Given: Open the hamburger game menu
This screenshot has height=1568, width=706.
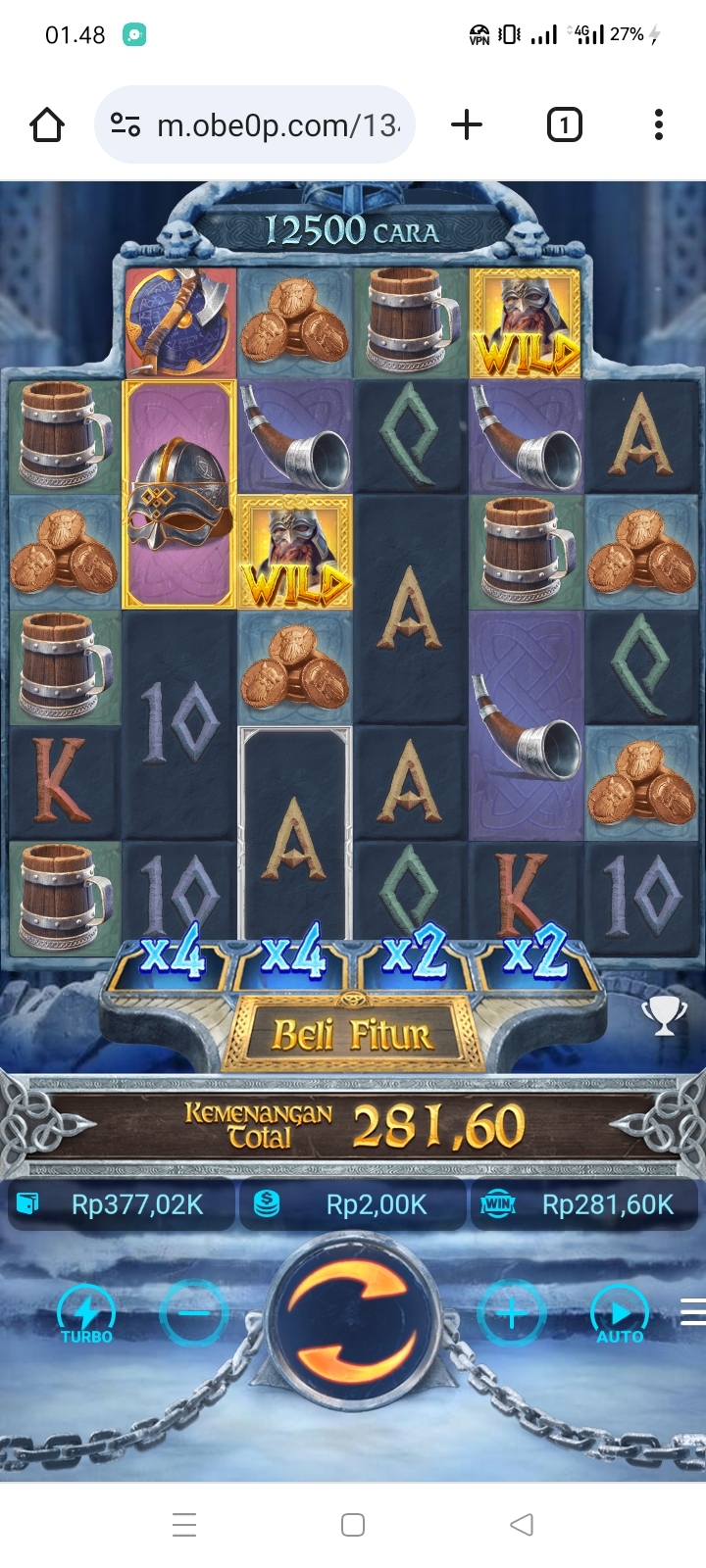Looking at the screenshot, I should [x=692, y=1311].
